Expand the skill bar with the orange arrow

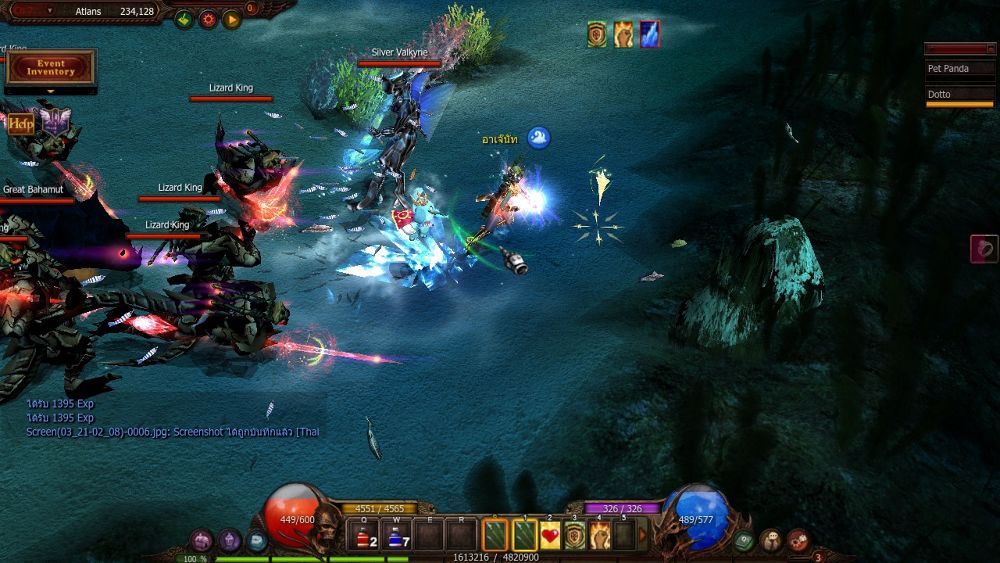pos(643,536)
